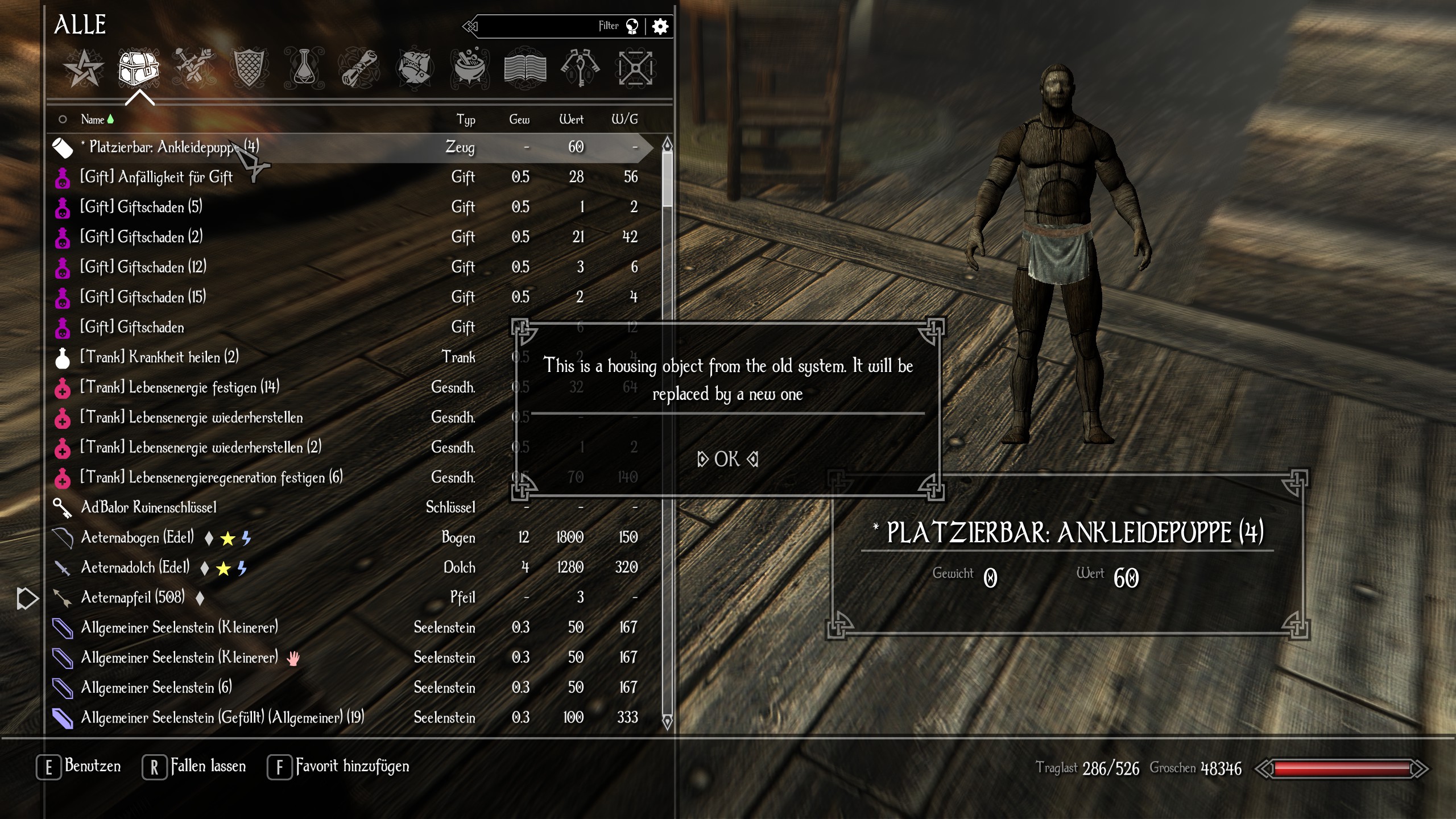Open inventory settings via the gear icon
Image resolution: width=1456 pixels, height=819 pixels.
point(660,26)
